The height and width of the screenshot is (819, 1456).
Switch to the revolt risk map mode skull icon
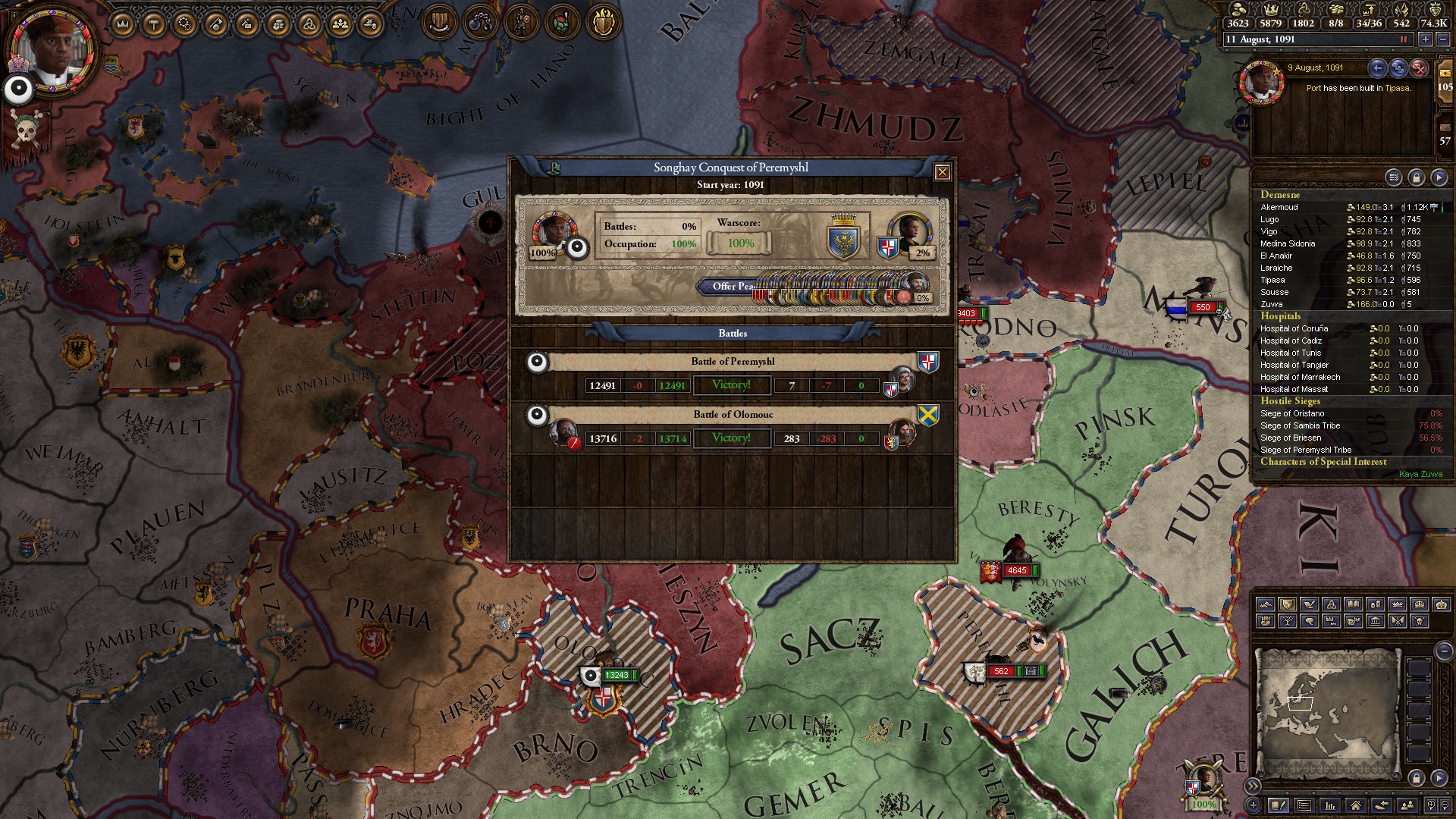[x=1420, y=623]
